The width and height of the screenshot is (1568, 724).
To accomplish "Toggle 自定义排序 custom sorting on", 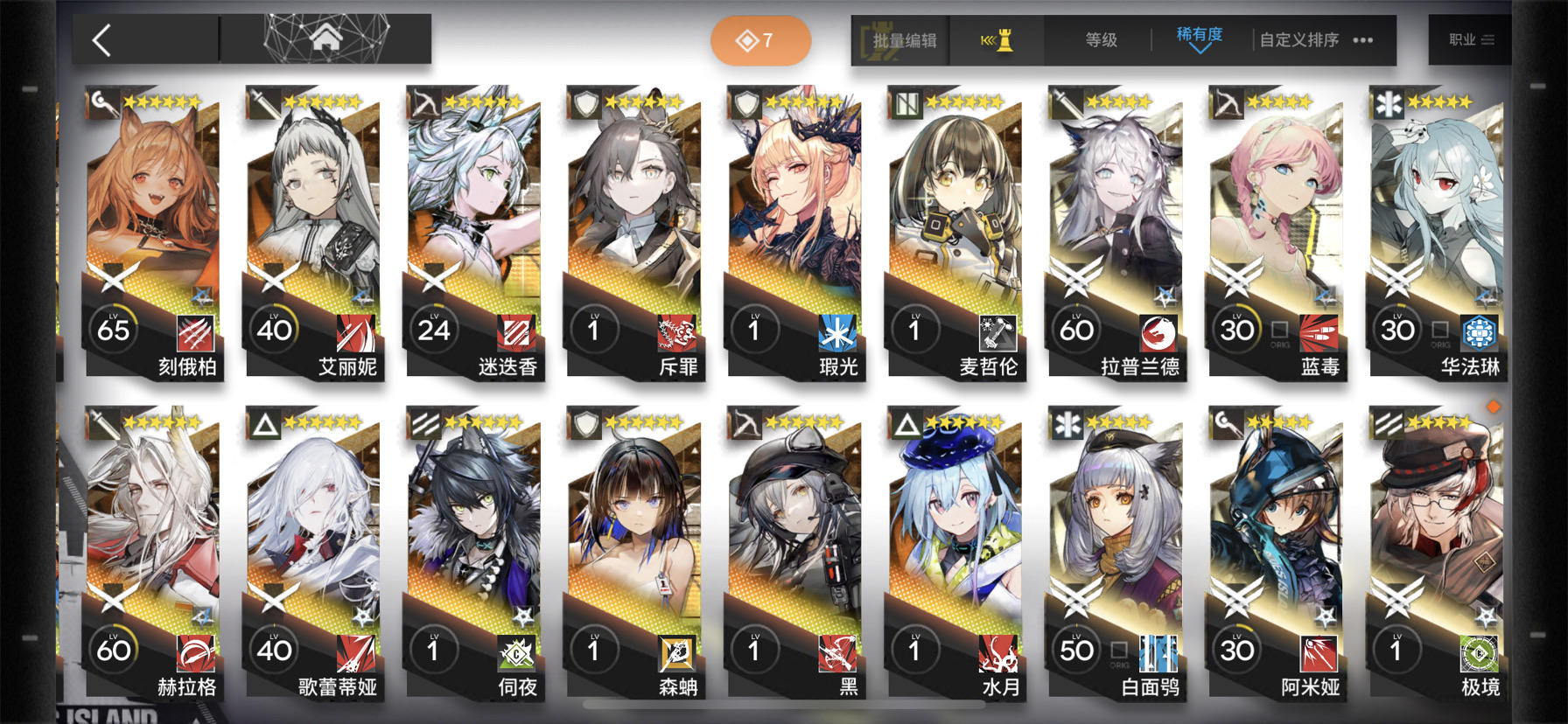I will (1298, 39).
